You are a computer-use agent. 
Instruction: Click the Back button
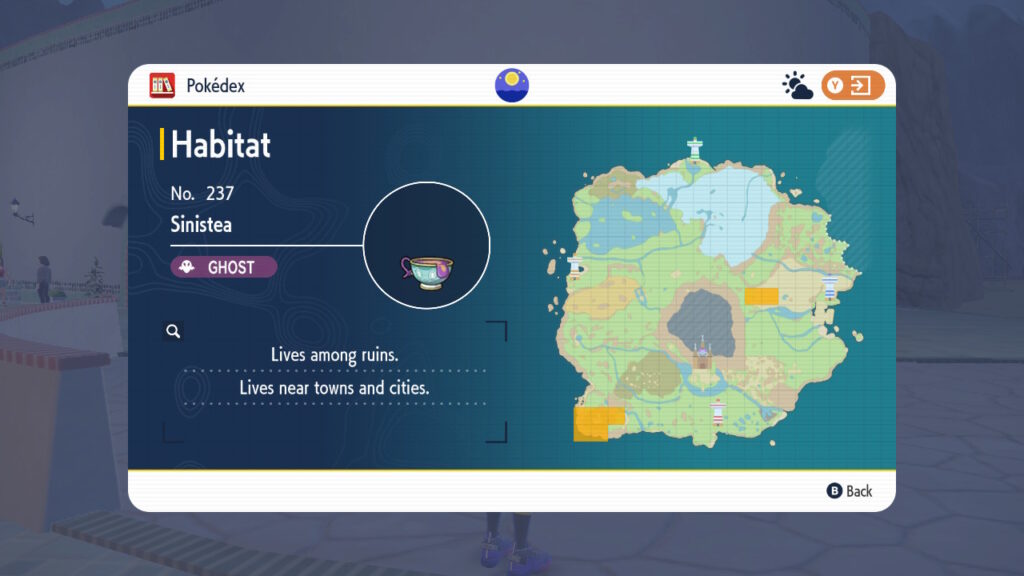click(849, 491)
